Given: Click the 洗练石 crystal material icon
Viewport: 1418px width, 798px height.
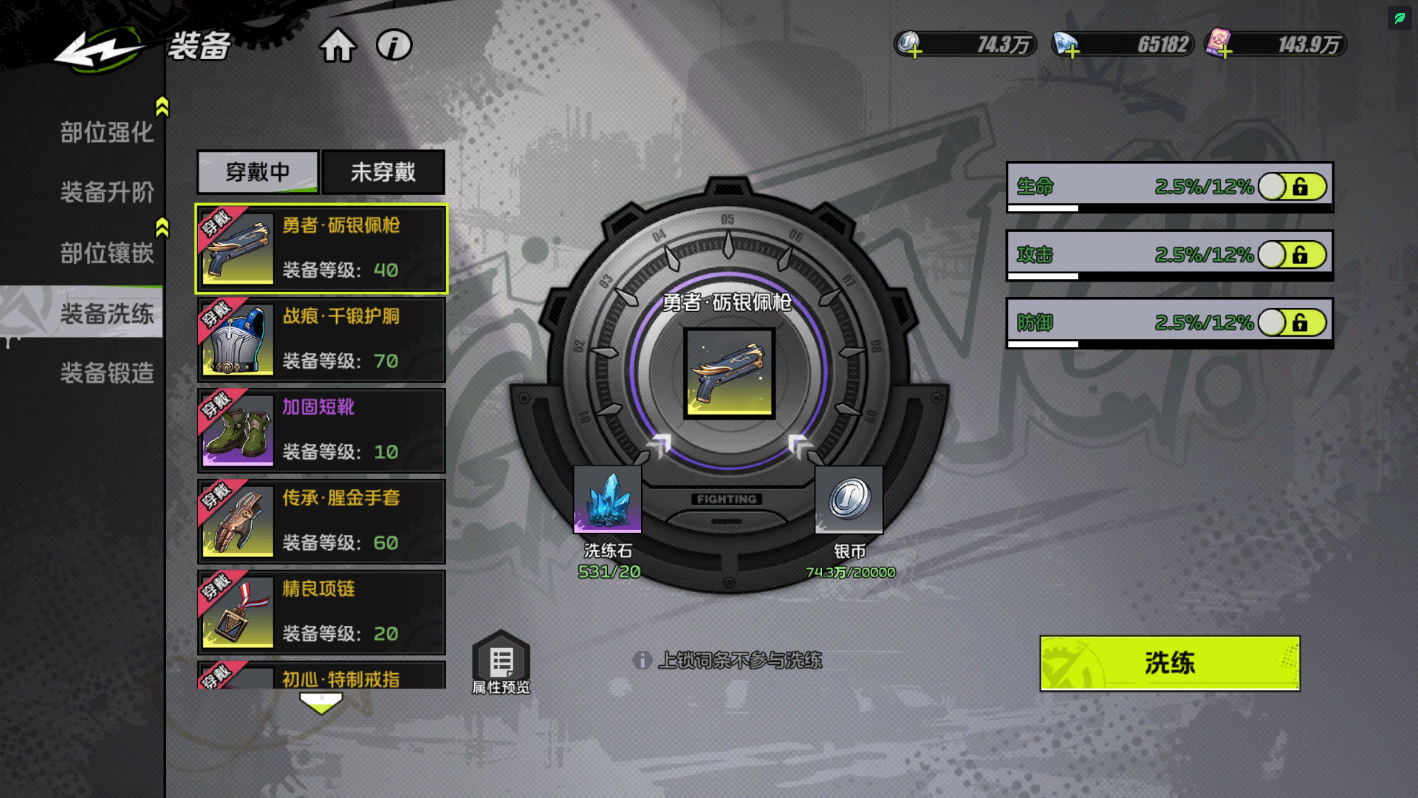Looking at the screenshot, I should 607,499.
